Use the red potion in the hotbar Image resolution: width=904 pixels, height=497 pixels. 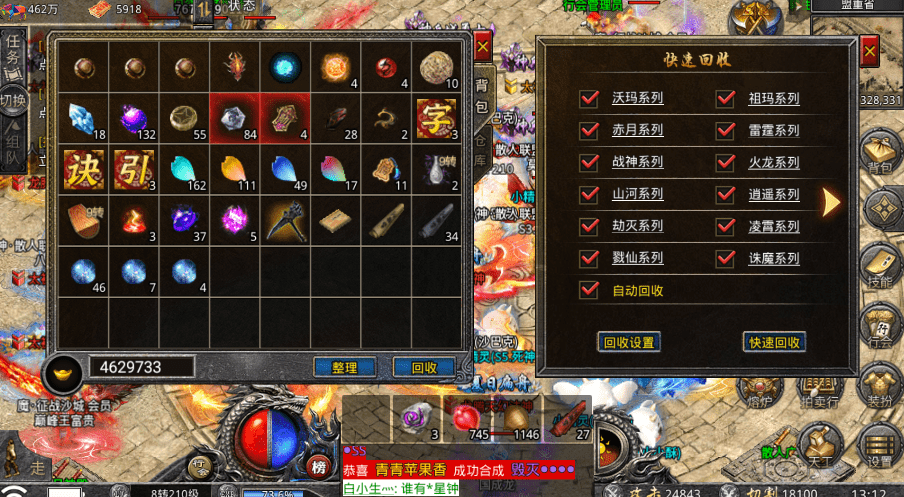coord(465,416)
